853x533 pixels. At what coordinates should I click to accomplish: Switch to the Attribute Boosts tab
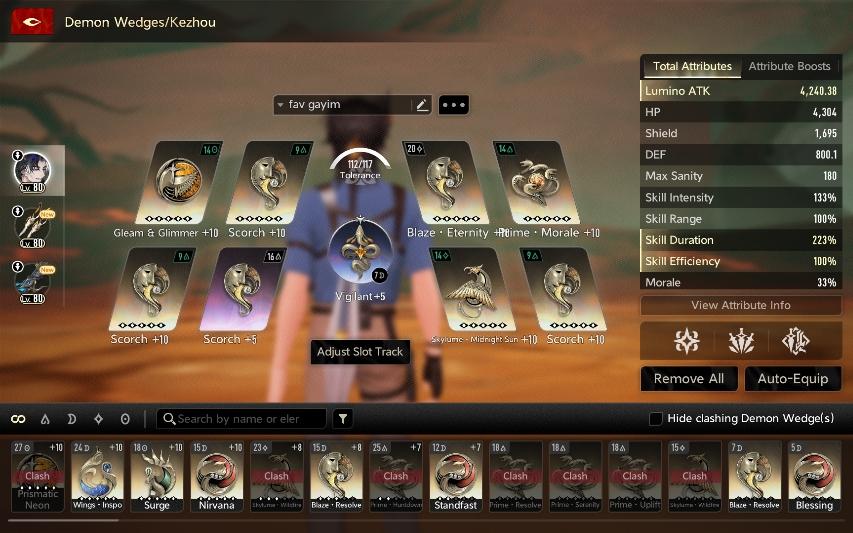point(789,67)
